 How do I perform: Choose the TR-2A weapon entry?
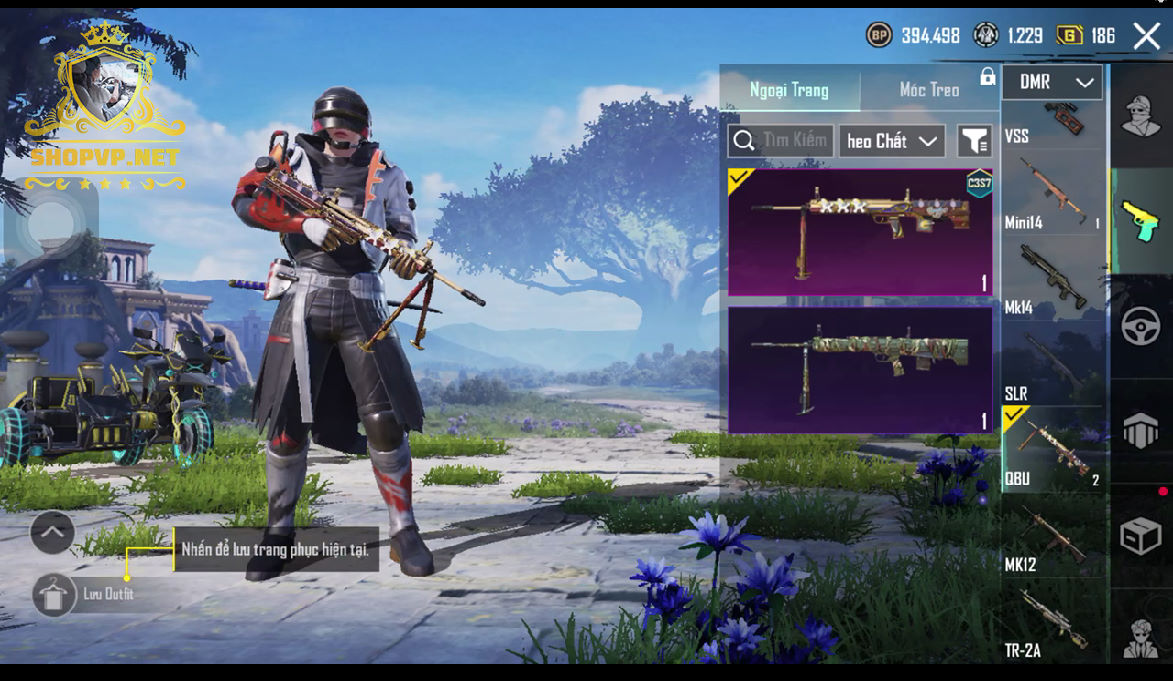1052,624
